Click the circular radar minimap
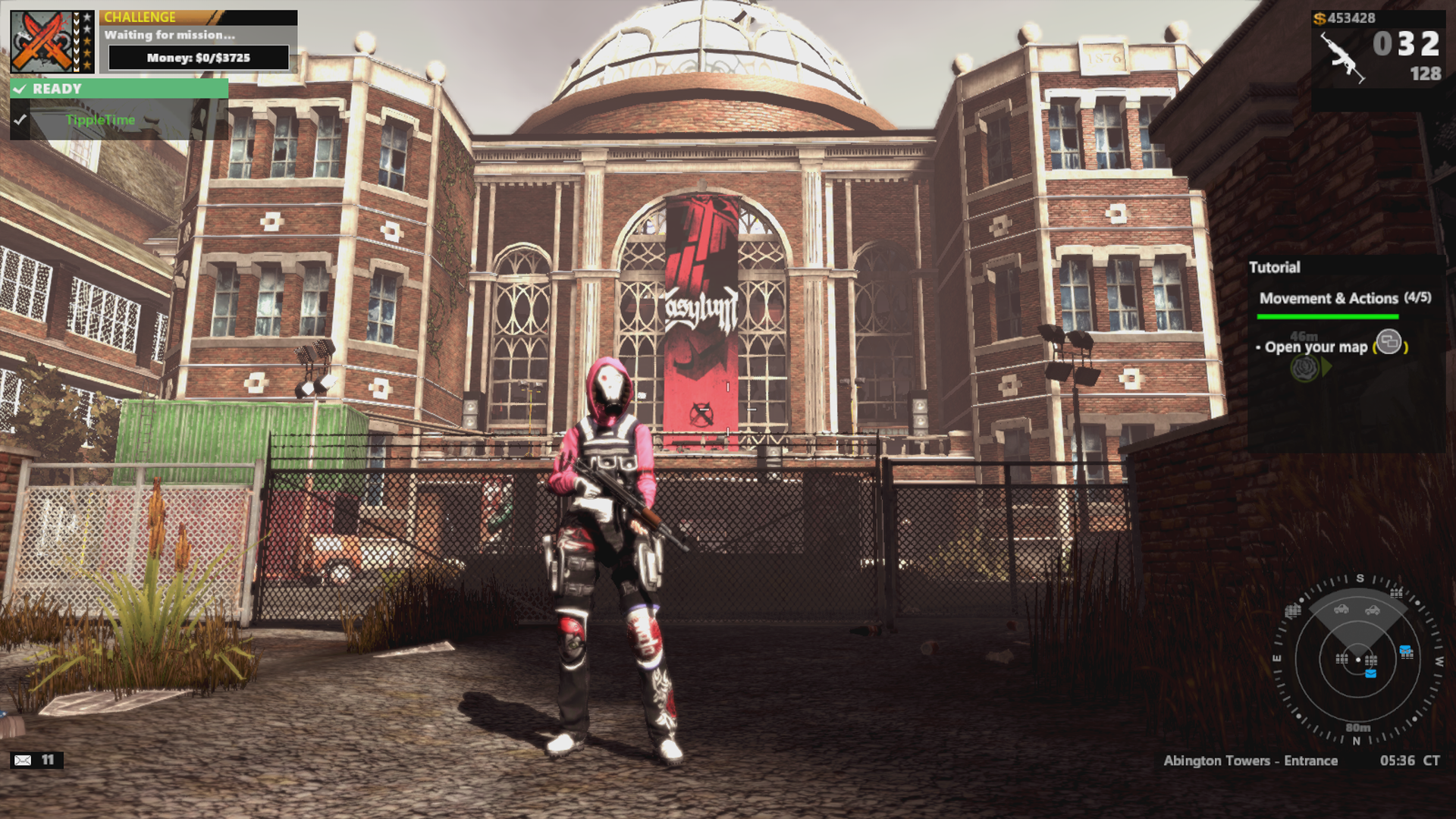 pyautogui.click(x=1357, y=658)
